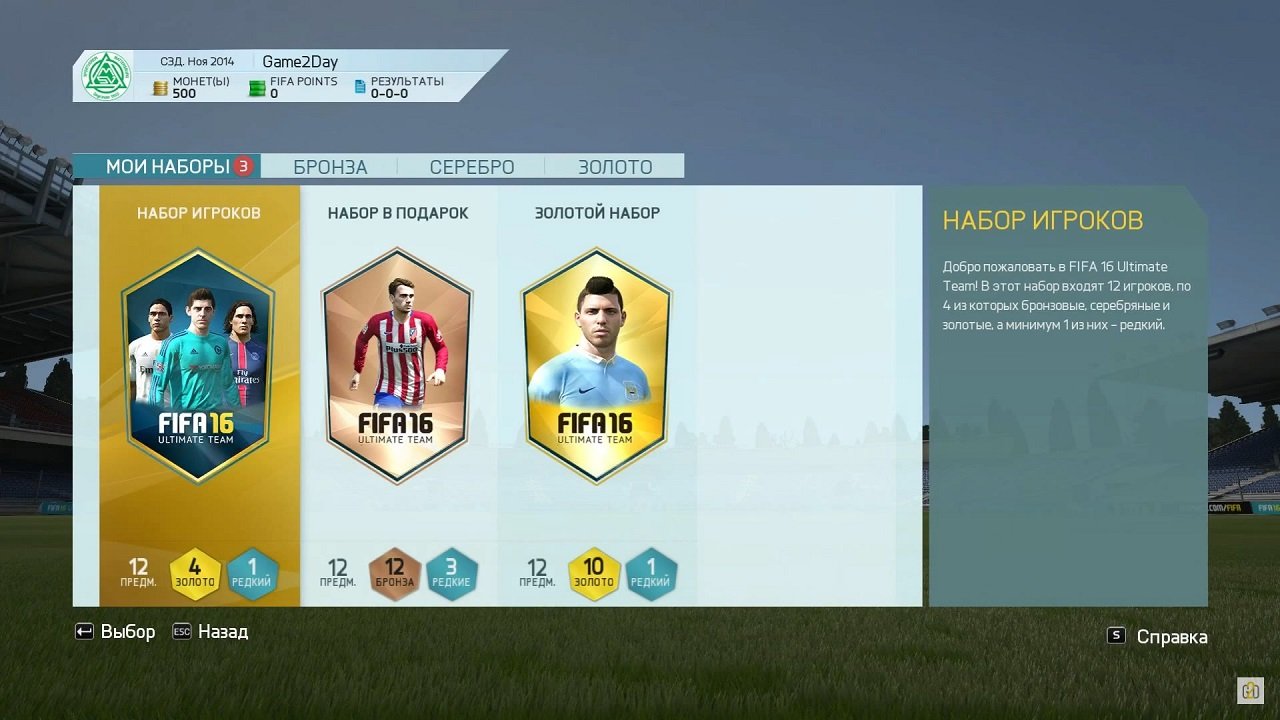1280x720 pixels.
Task: Open the СЕРЕБРО tab
Action: 470,166
